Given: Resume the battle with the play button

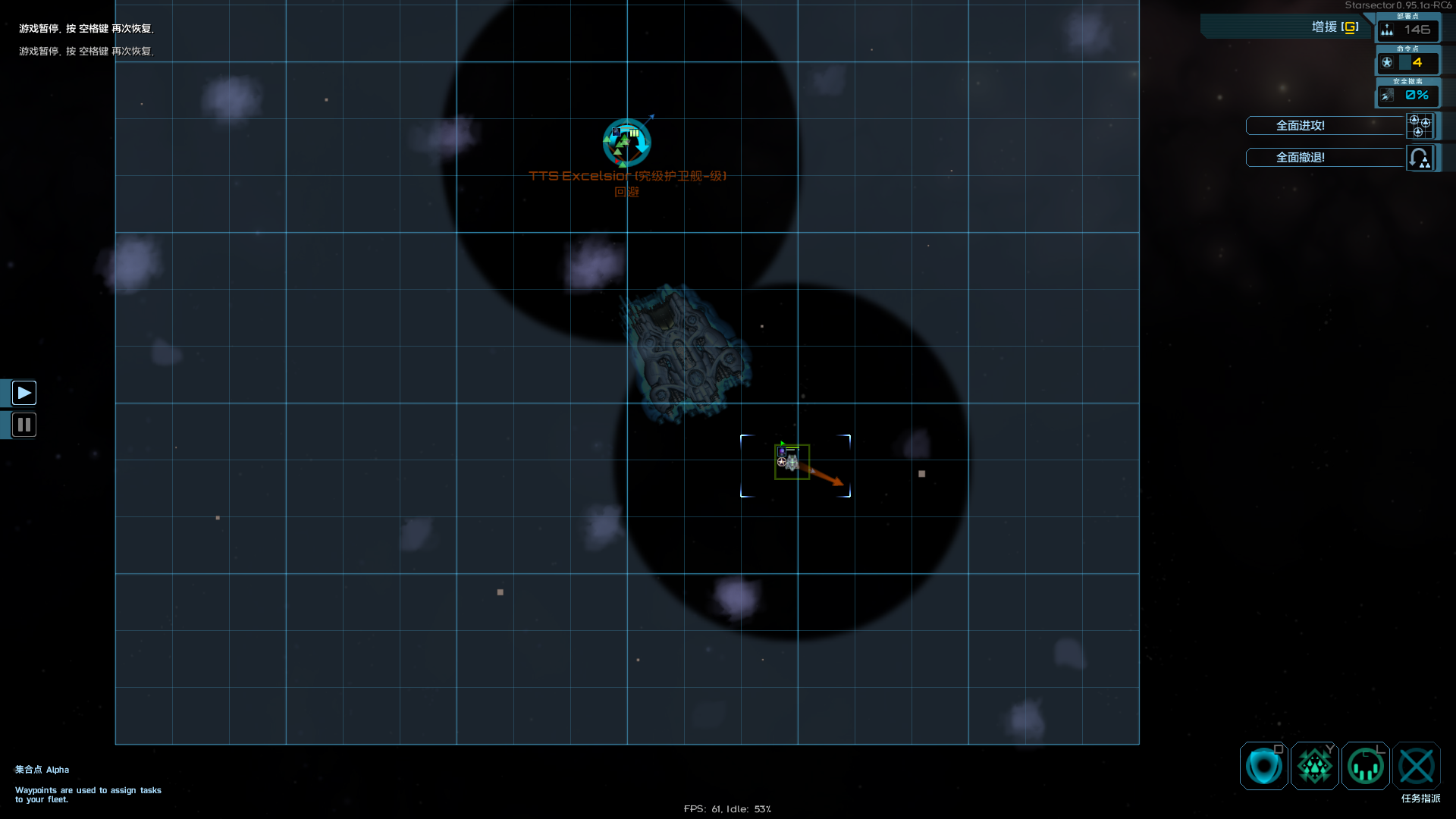Looking at the screenshot, I should [24, 393].
